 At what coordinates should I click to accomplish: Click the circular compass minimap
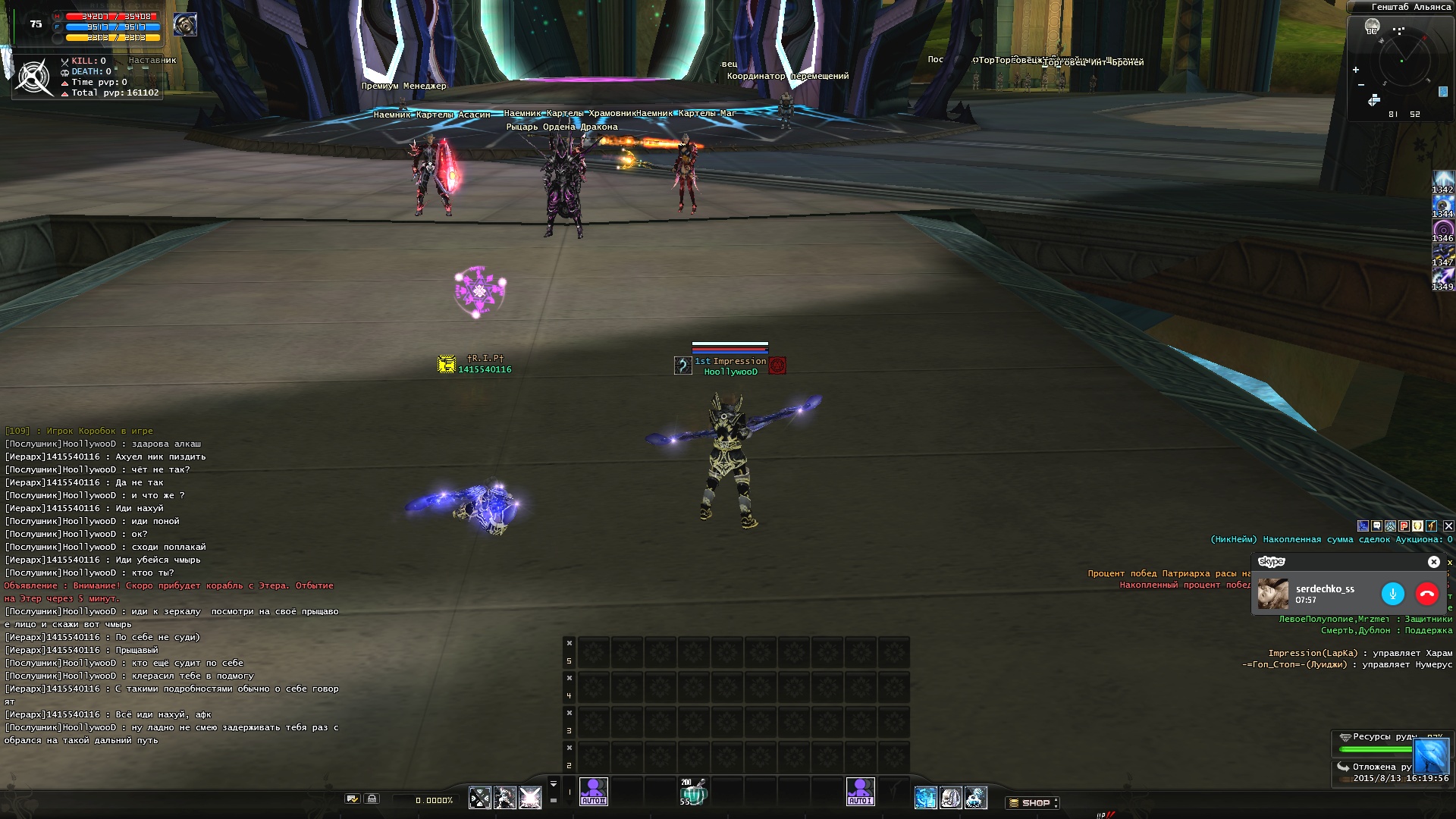click(x=1404, y=59)
